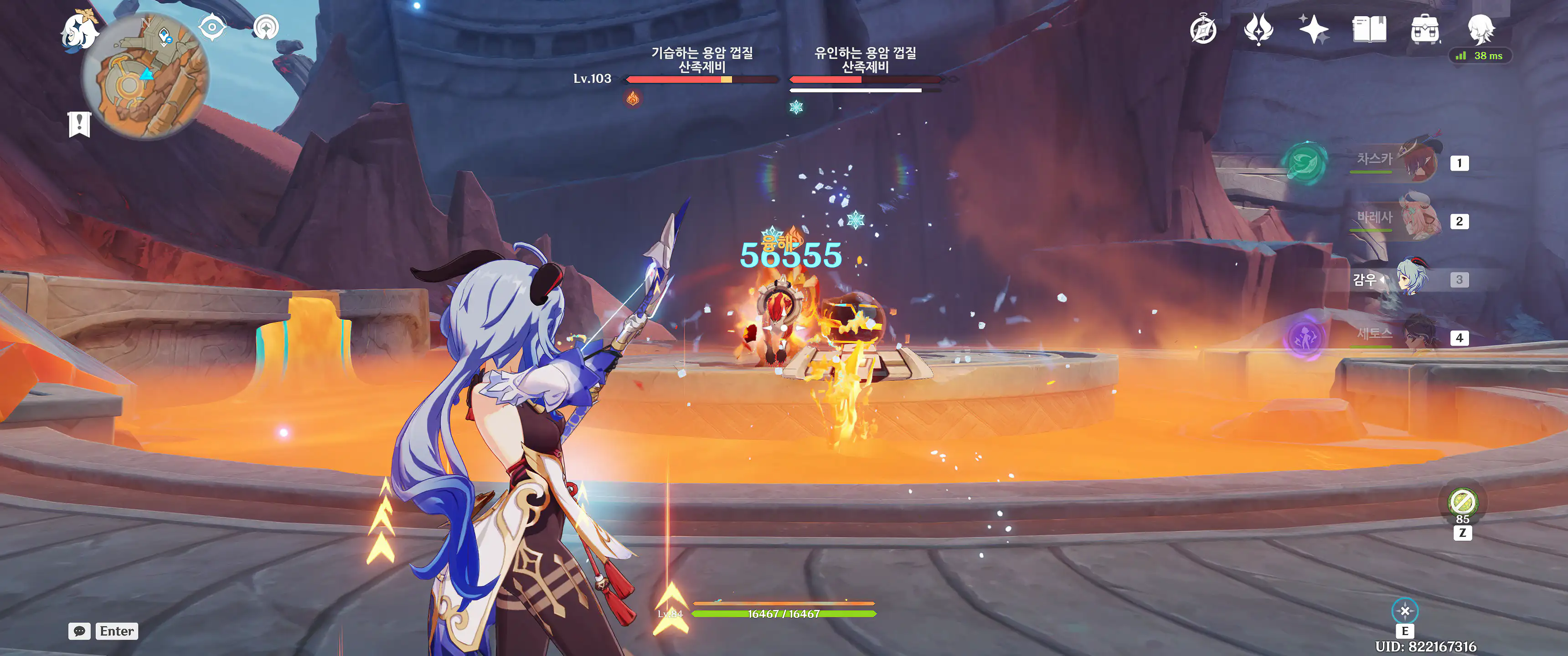
Task: Open the quest log bookmark icon
Action: point(79,124)
